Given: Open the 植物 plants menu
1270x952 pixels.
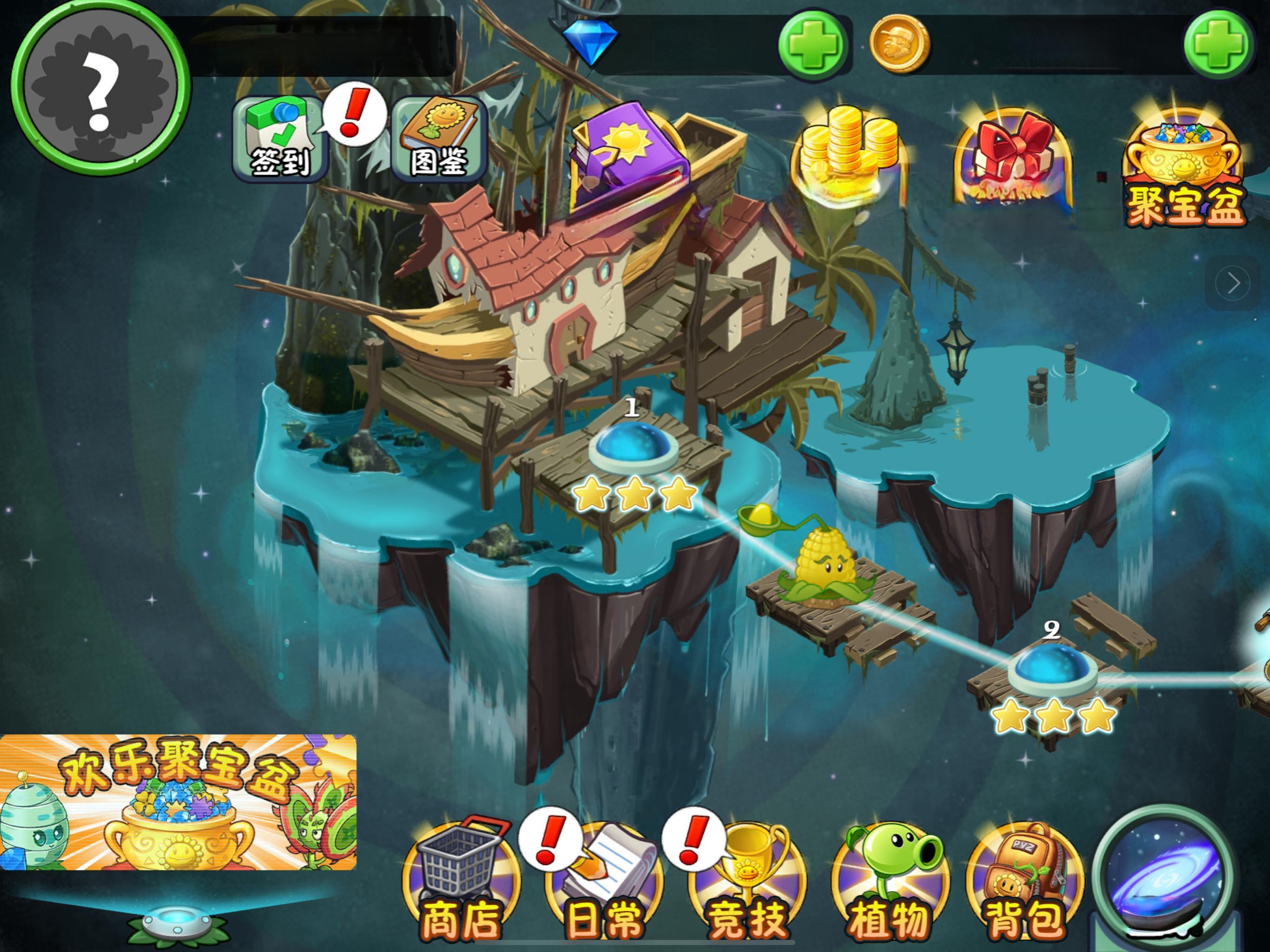Looking at the screenshot, I should coord(889,881).
